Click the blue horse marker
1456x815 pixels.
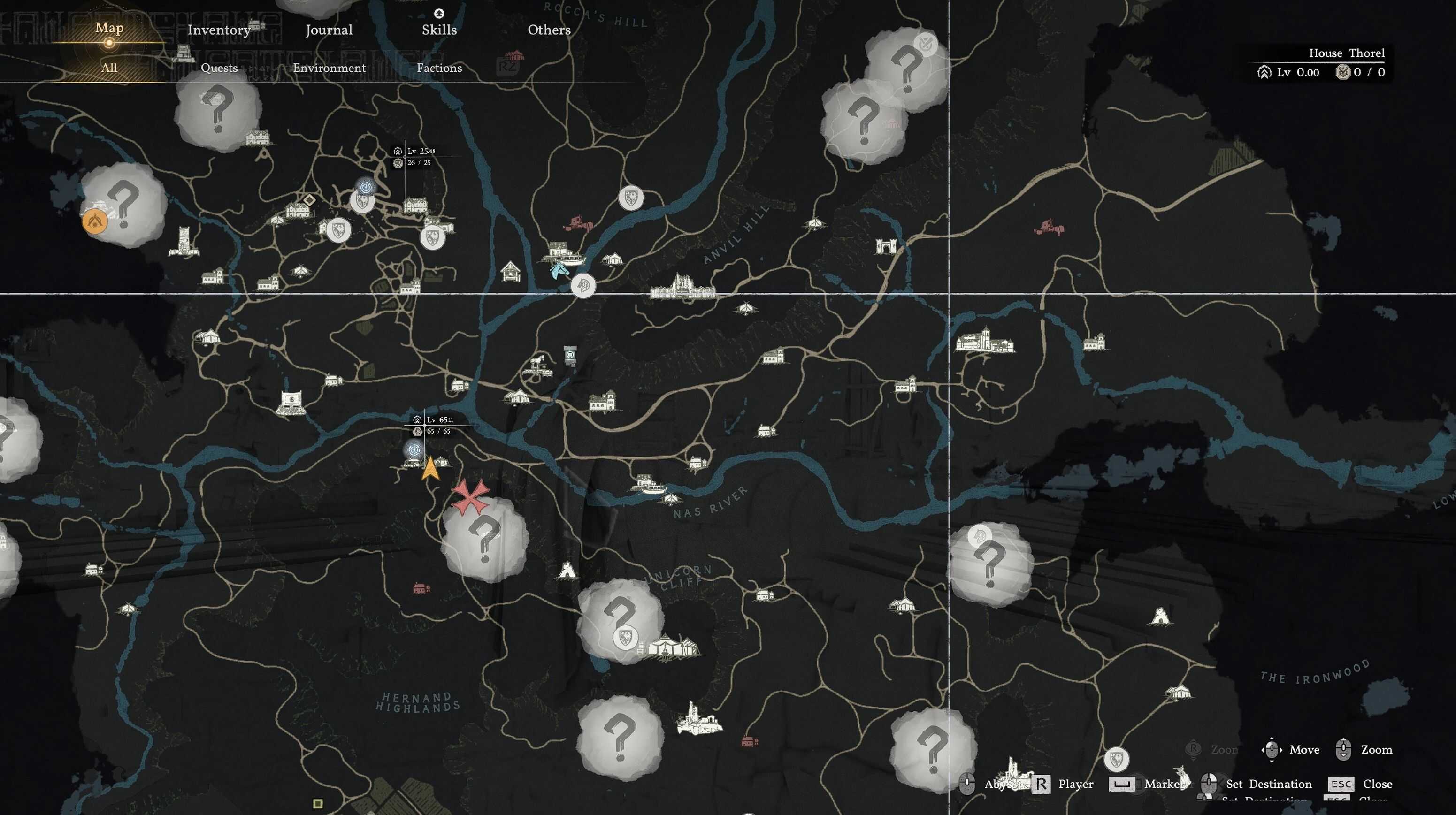(x=559, y=270)
